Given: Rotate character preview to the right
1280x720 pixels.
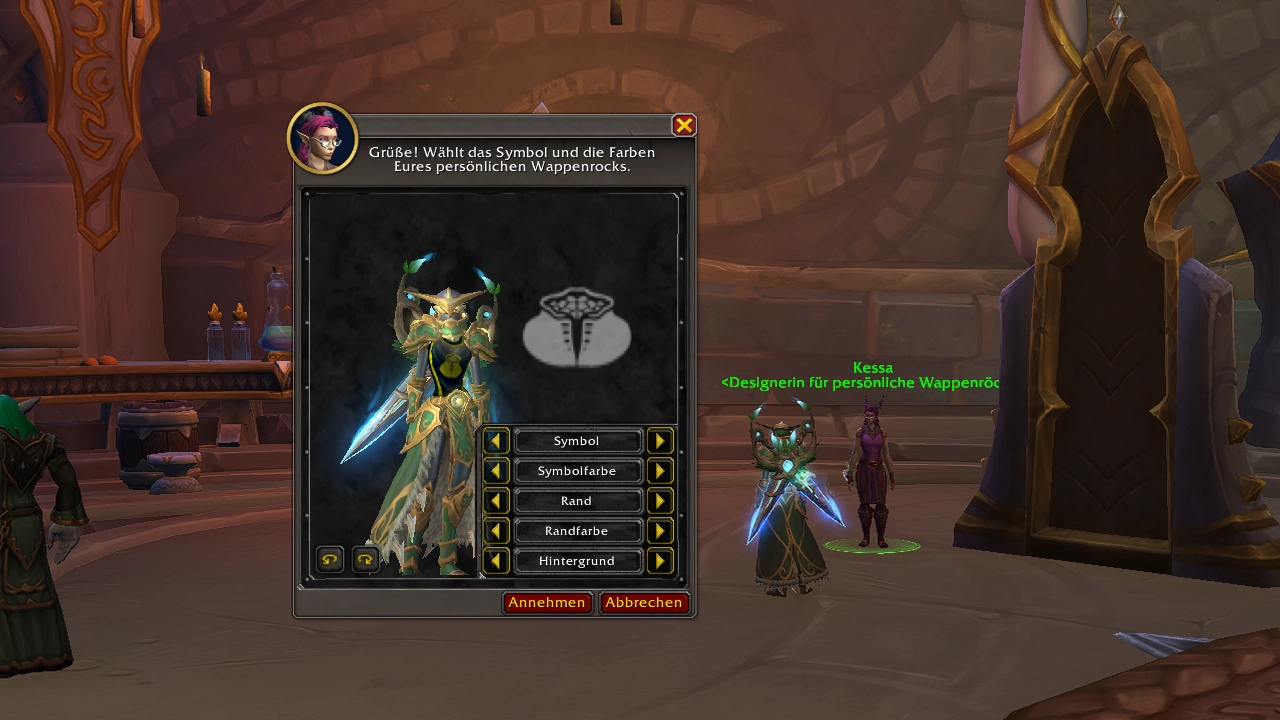Looking at the screenshot, I should pos(365,560).
